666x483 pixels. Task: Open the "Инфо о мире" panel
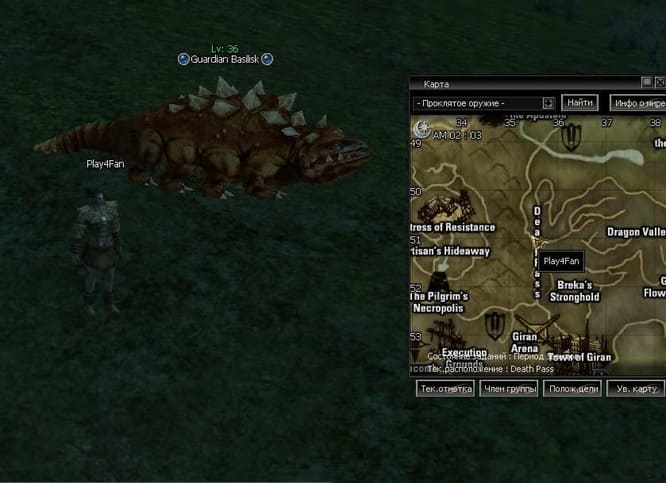(639, 102)
